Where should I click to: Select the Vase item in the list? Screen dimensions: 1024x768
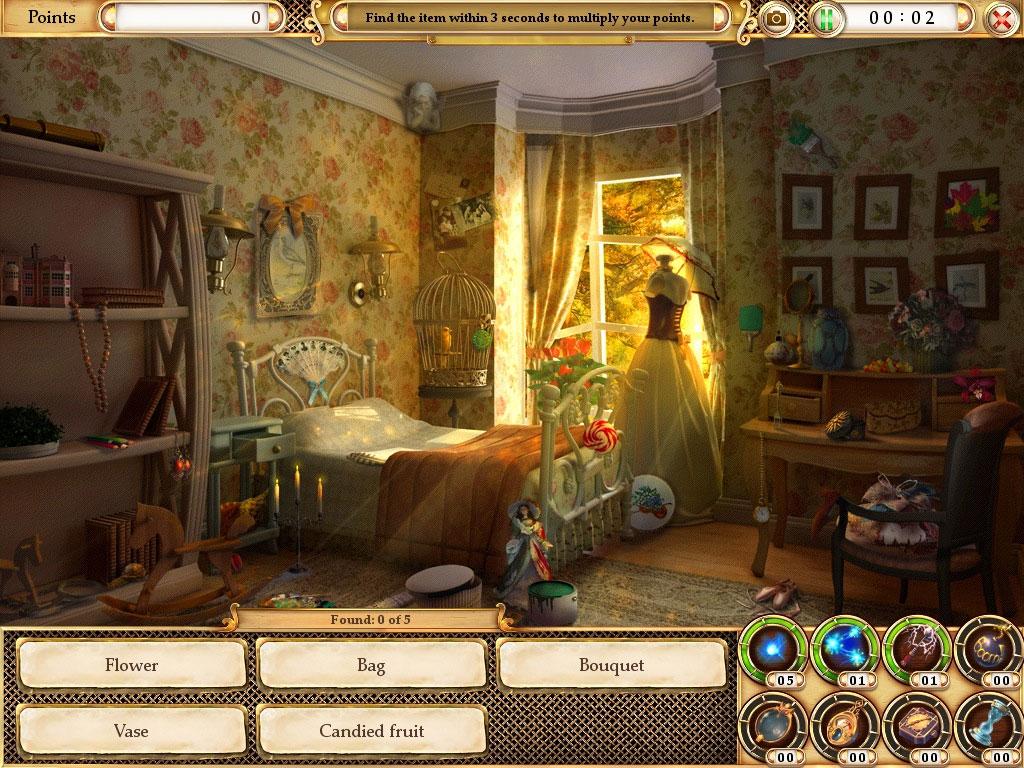pos(132,731)
